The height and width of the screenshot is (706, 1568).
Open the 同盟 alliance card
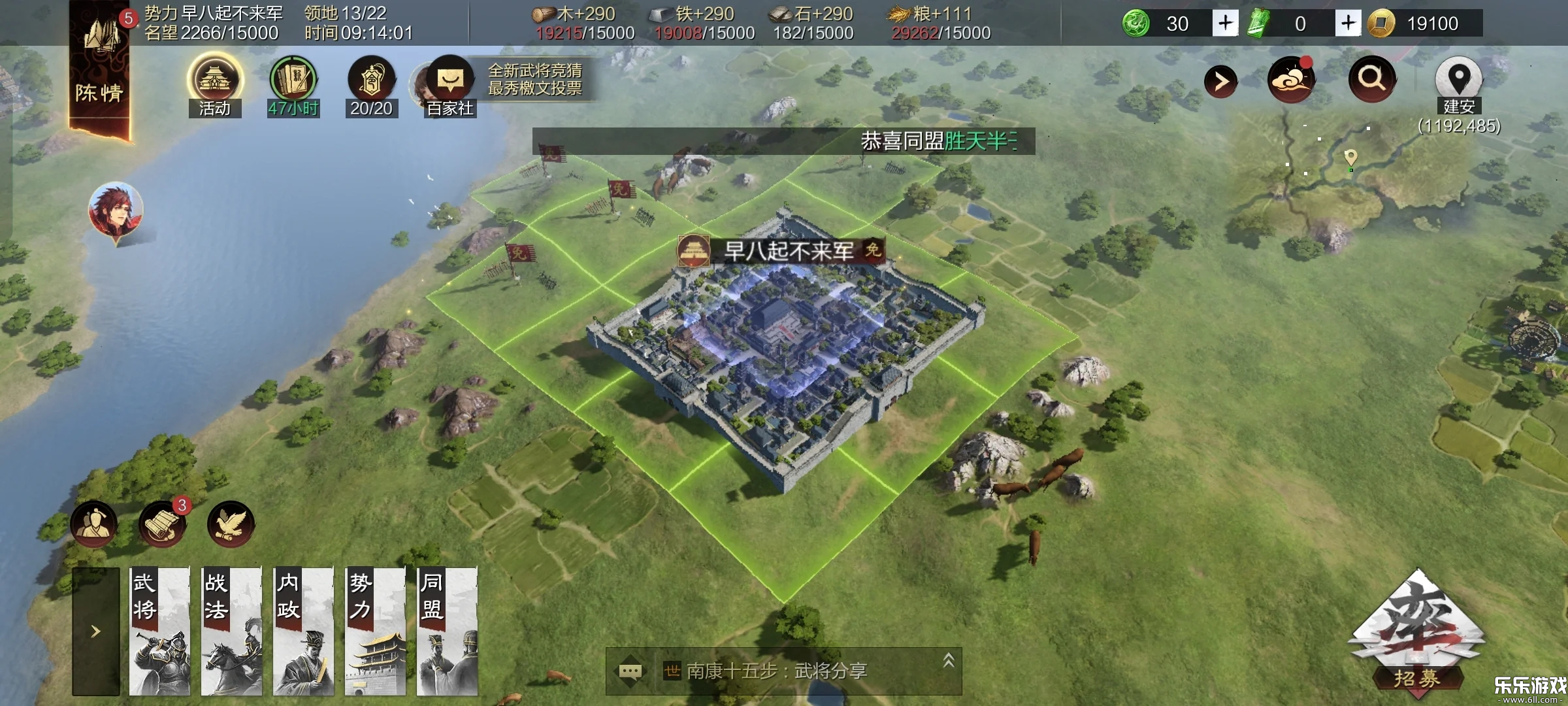(447, 631)
